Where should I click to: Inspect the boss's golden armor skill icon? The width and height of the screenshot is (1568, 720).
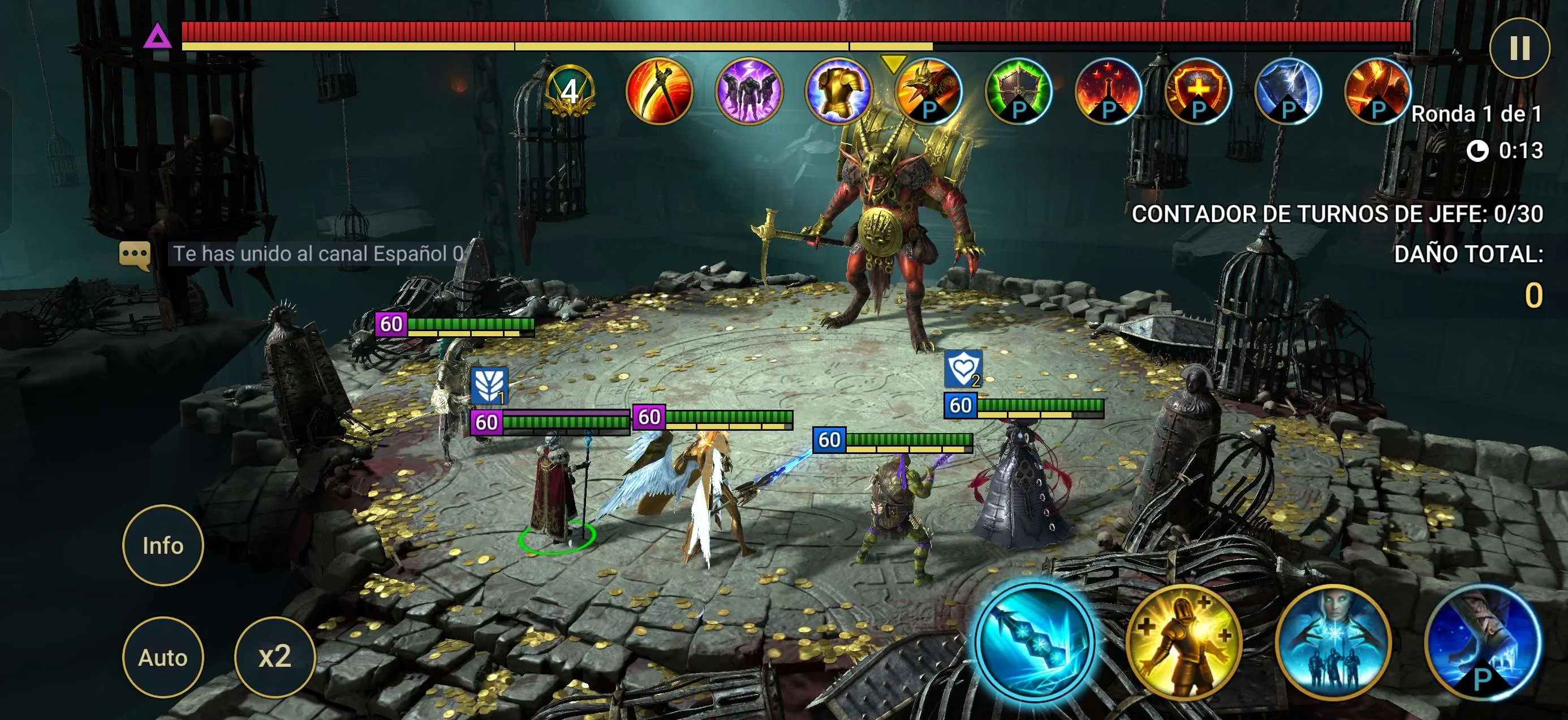pos(838,91)
